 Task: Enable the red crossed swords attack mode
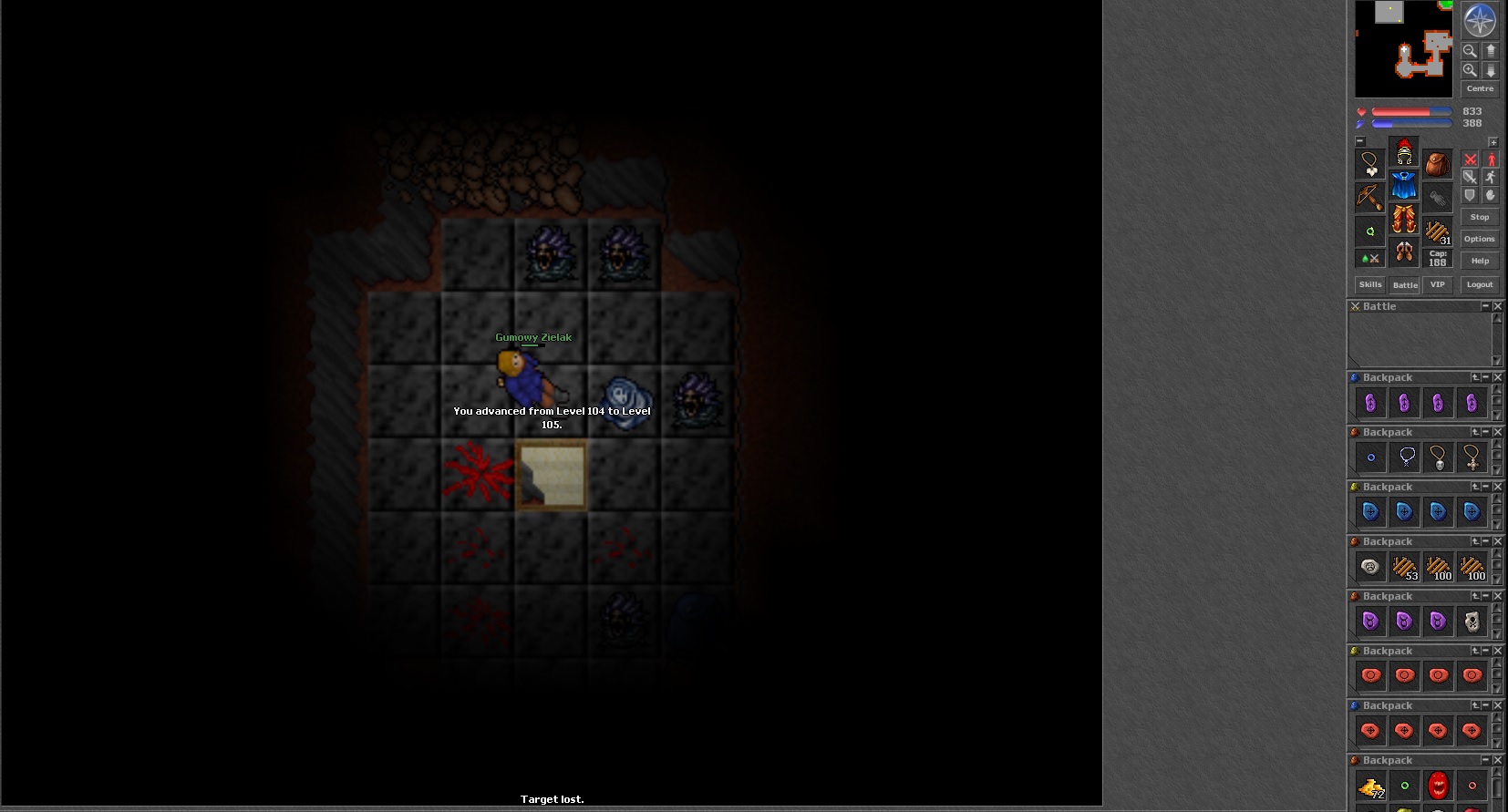point(1470,159)
